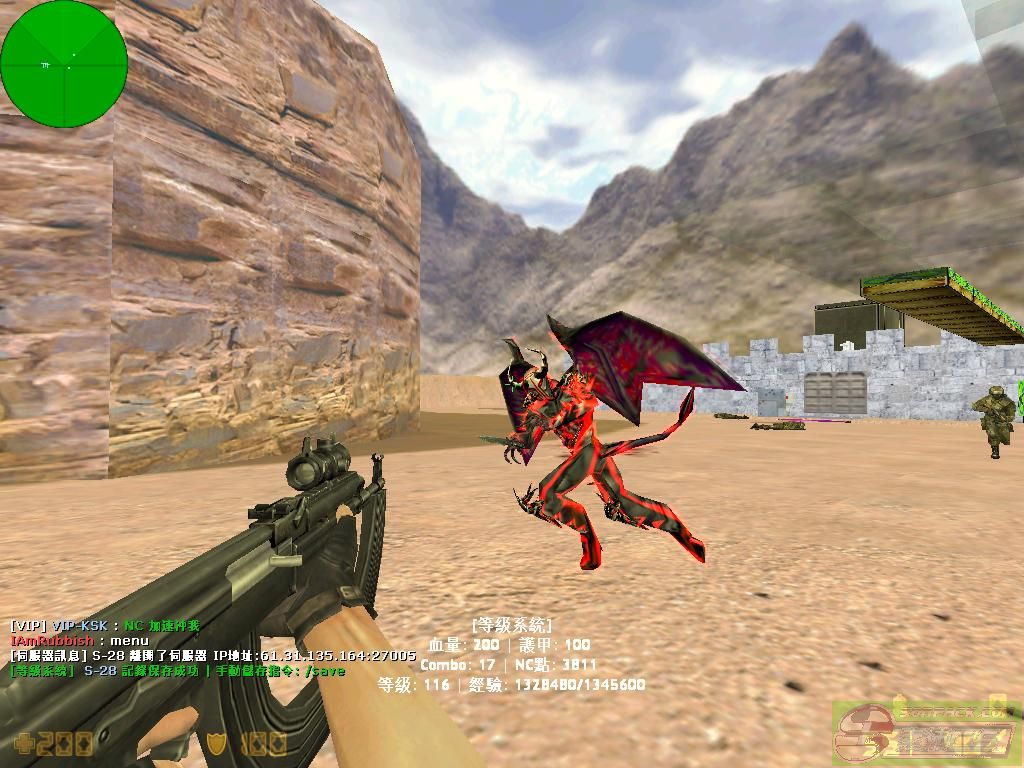Select the IAmRubbish "menu" chat message
The width and height of the screenshot is (1024, 768).
(80, 640)
